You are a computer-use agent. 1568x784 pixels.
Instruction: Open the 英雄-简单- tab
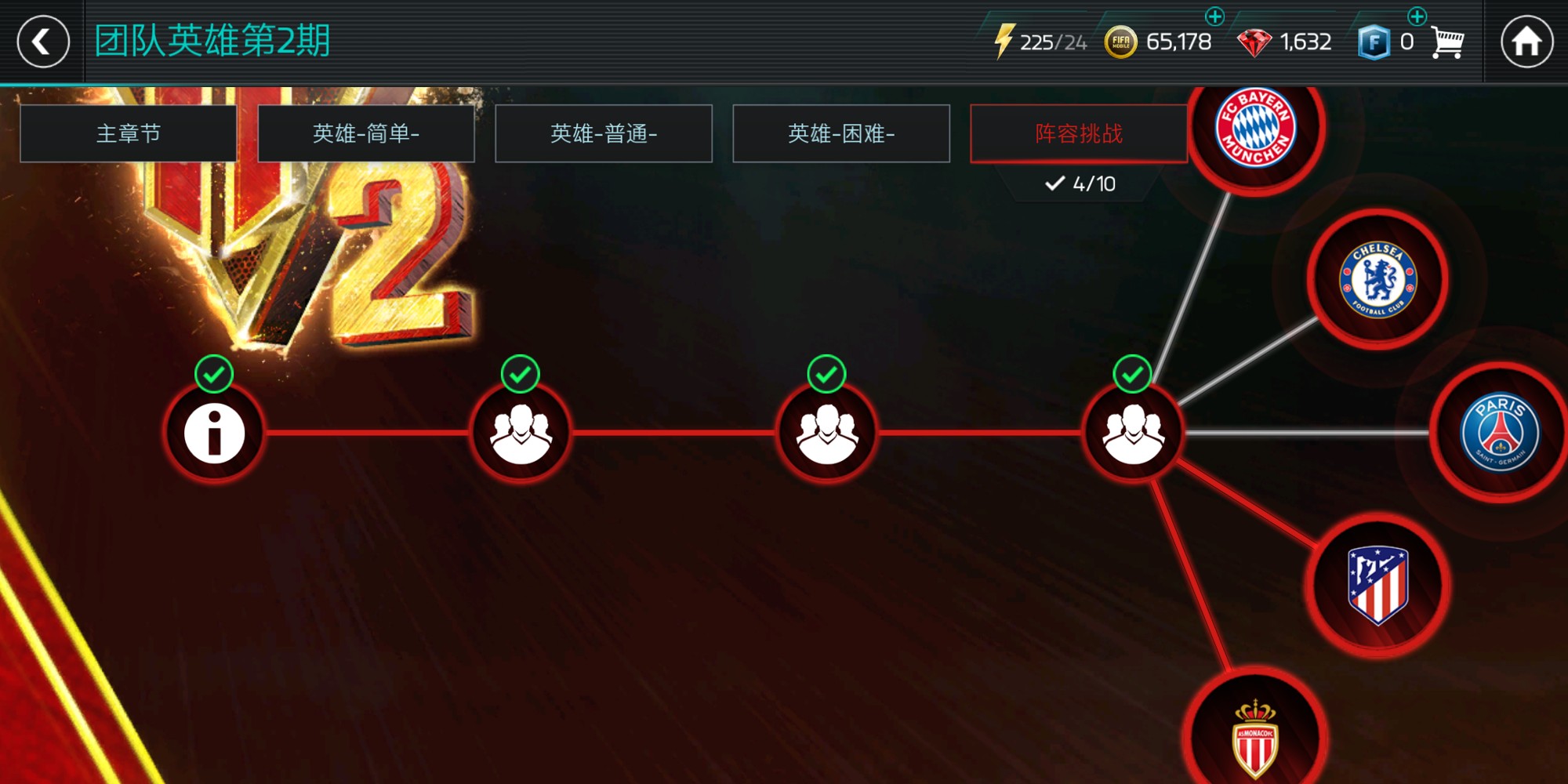tap(367, 133)
